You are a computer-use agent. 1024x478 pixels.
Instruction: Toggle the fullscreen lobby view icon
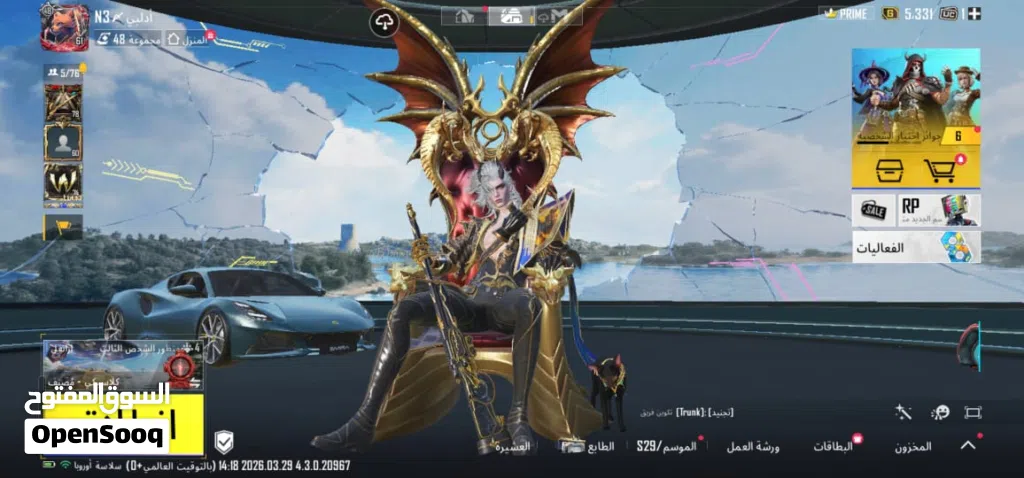pos(972,412)
